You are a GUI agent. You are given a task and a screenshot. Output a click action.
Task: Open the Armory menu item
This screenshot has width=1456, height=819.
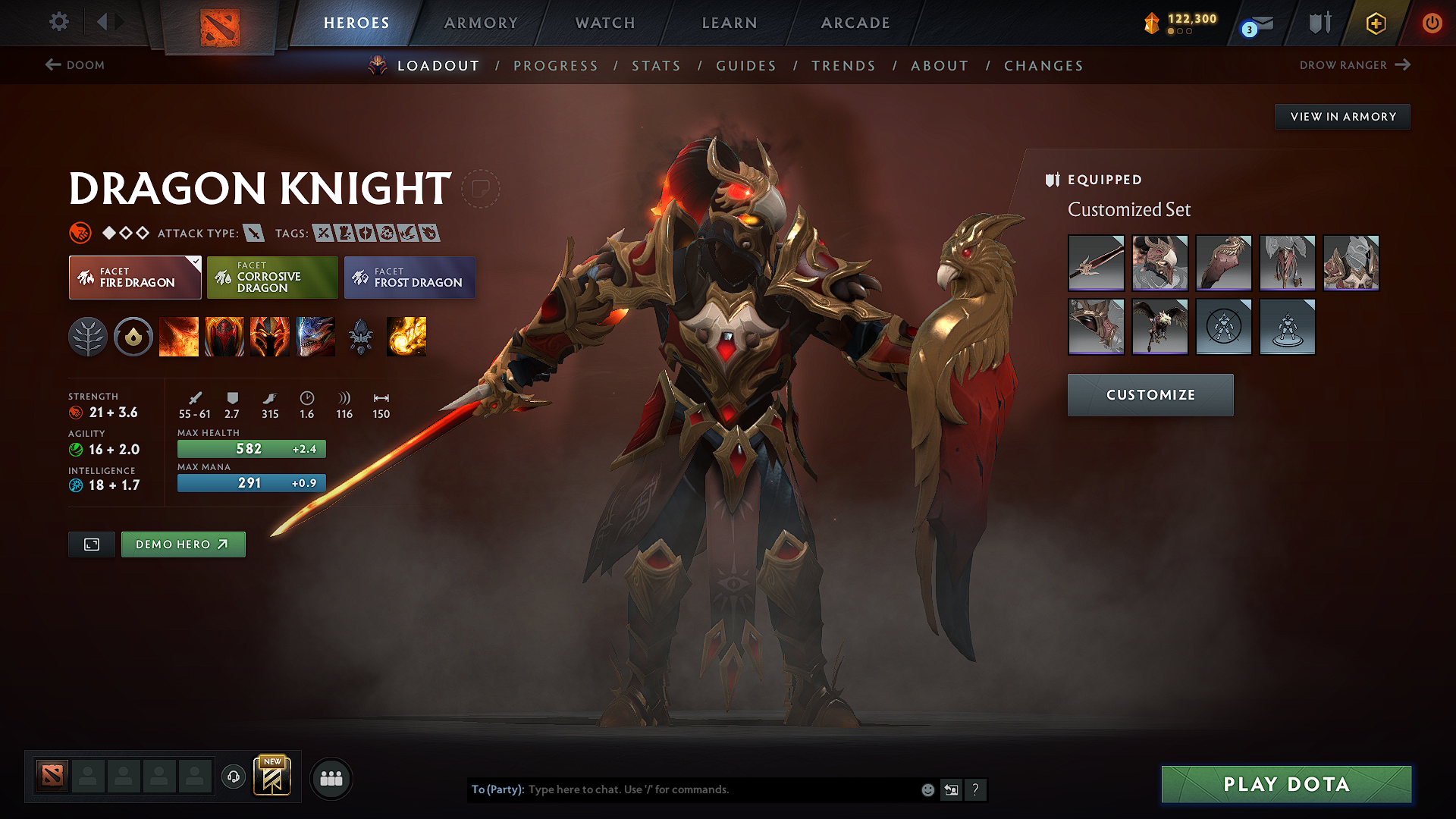(481, 23)
